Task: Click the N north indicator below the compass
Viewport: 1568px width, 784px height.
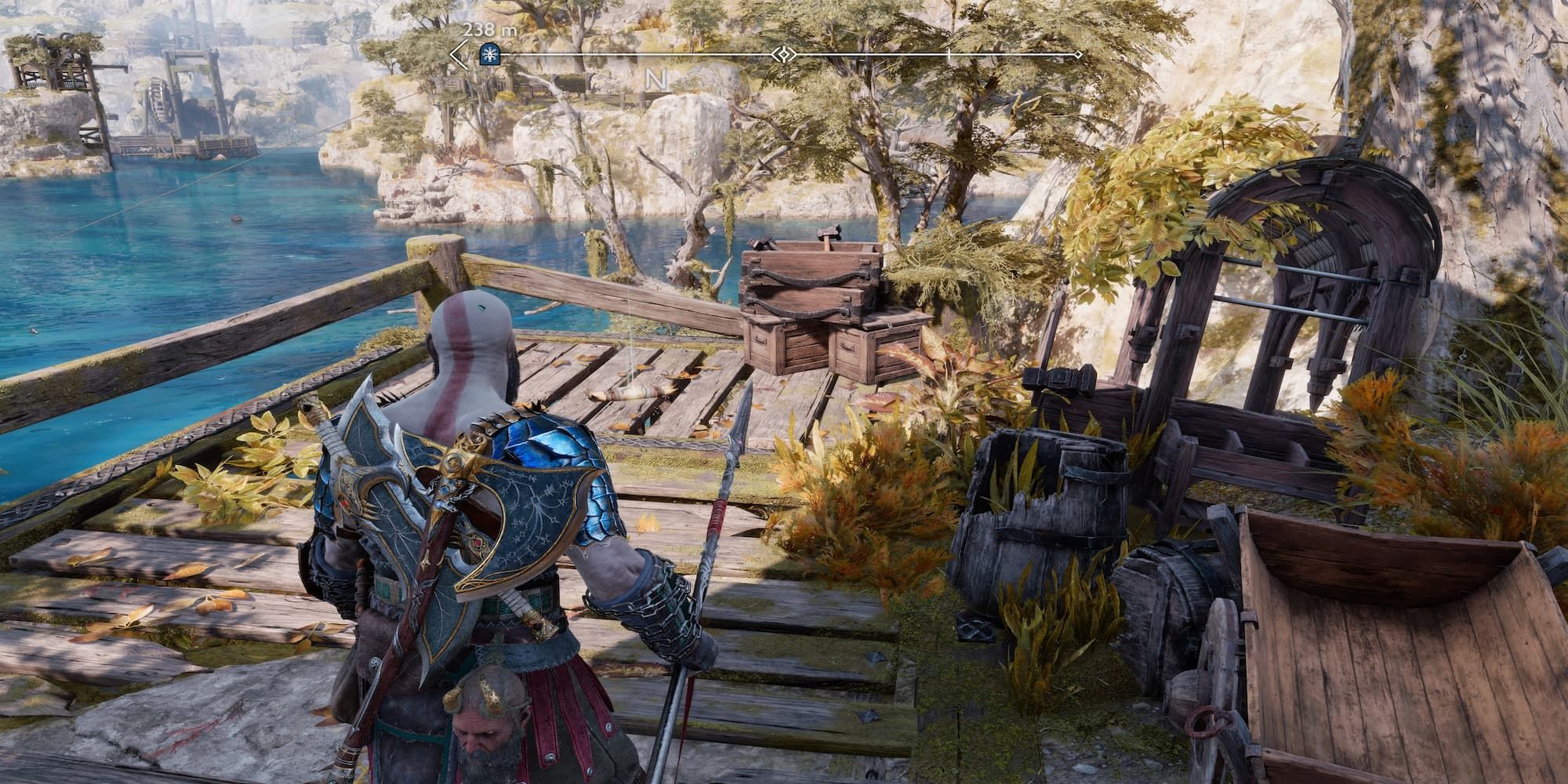Action: pyautogui.click(x=655, y=78)
